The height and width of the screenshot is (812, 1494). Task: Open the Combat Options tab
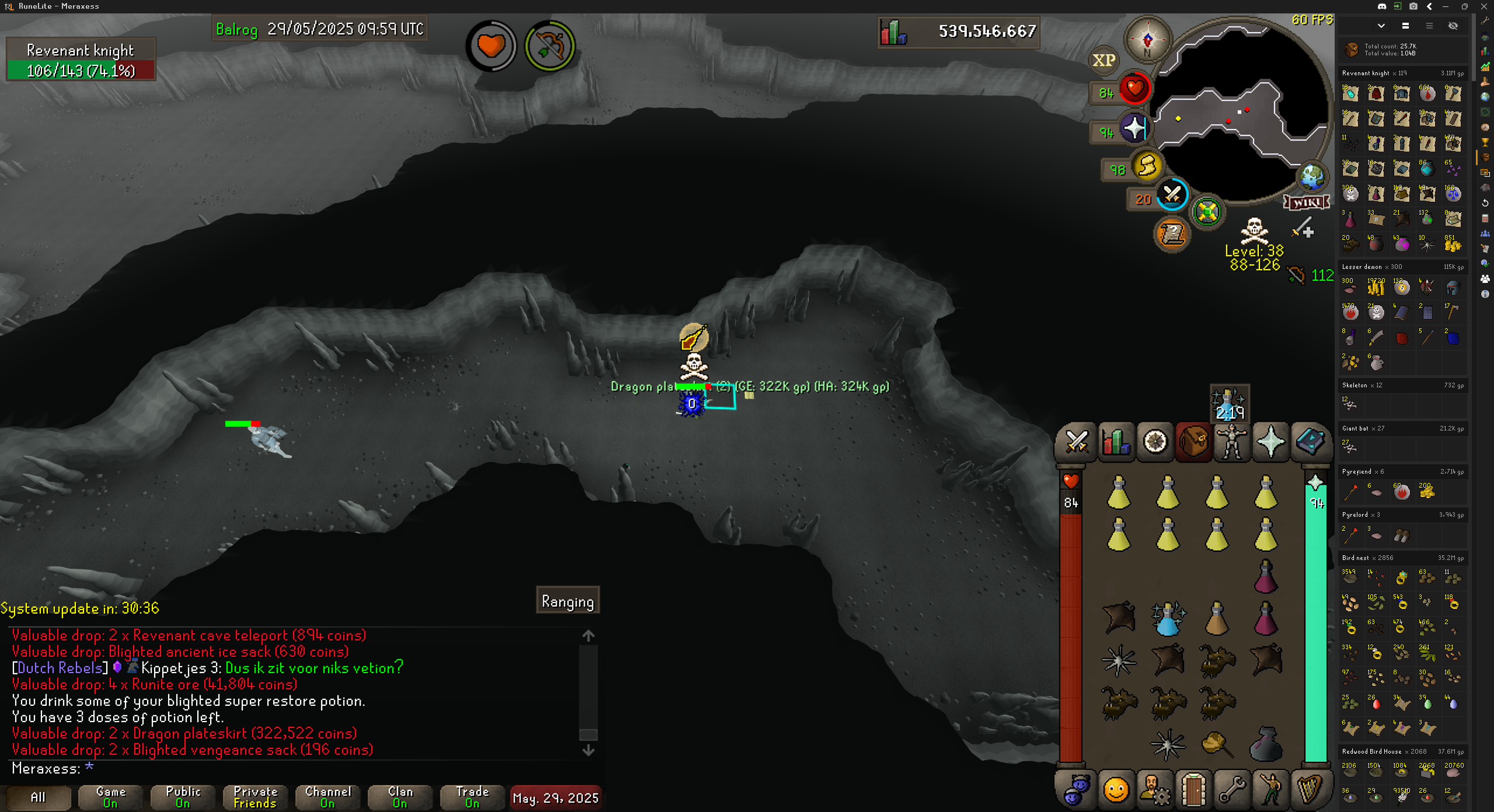1076,442
